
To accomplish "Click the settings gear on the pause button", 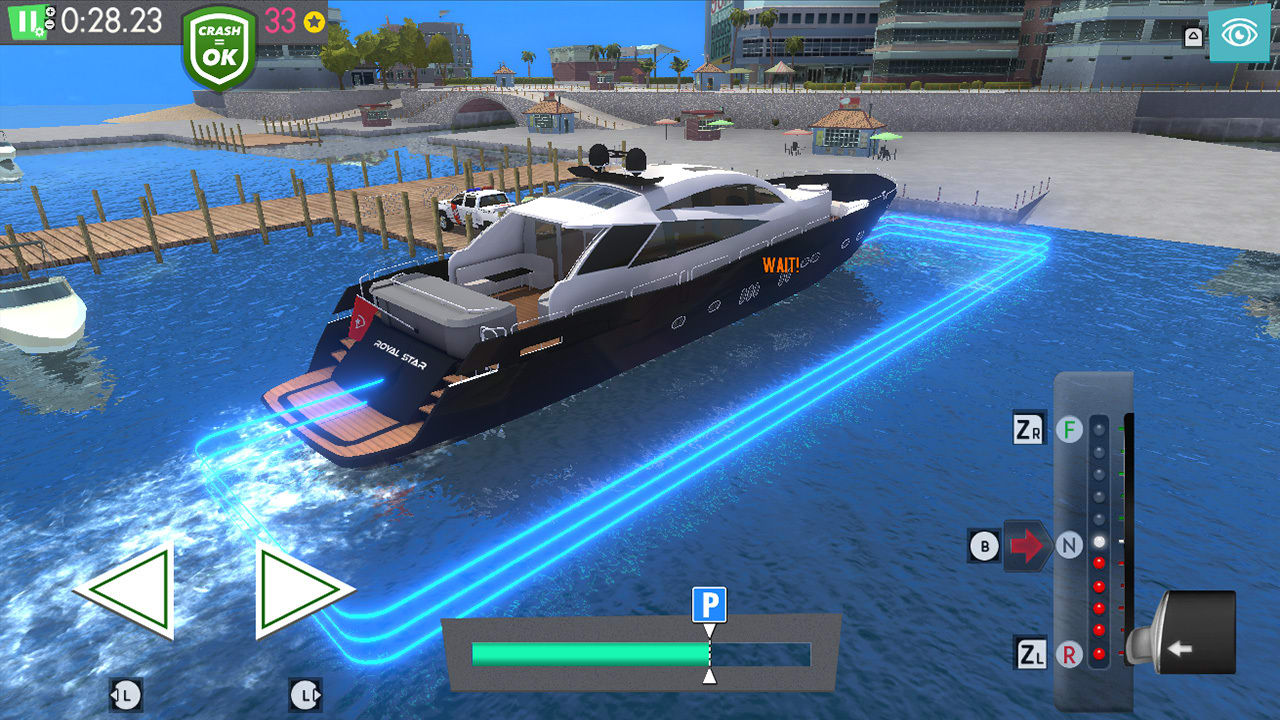I will pos(41,31).
